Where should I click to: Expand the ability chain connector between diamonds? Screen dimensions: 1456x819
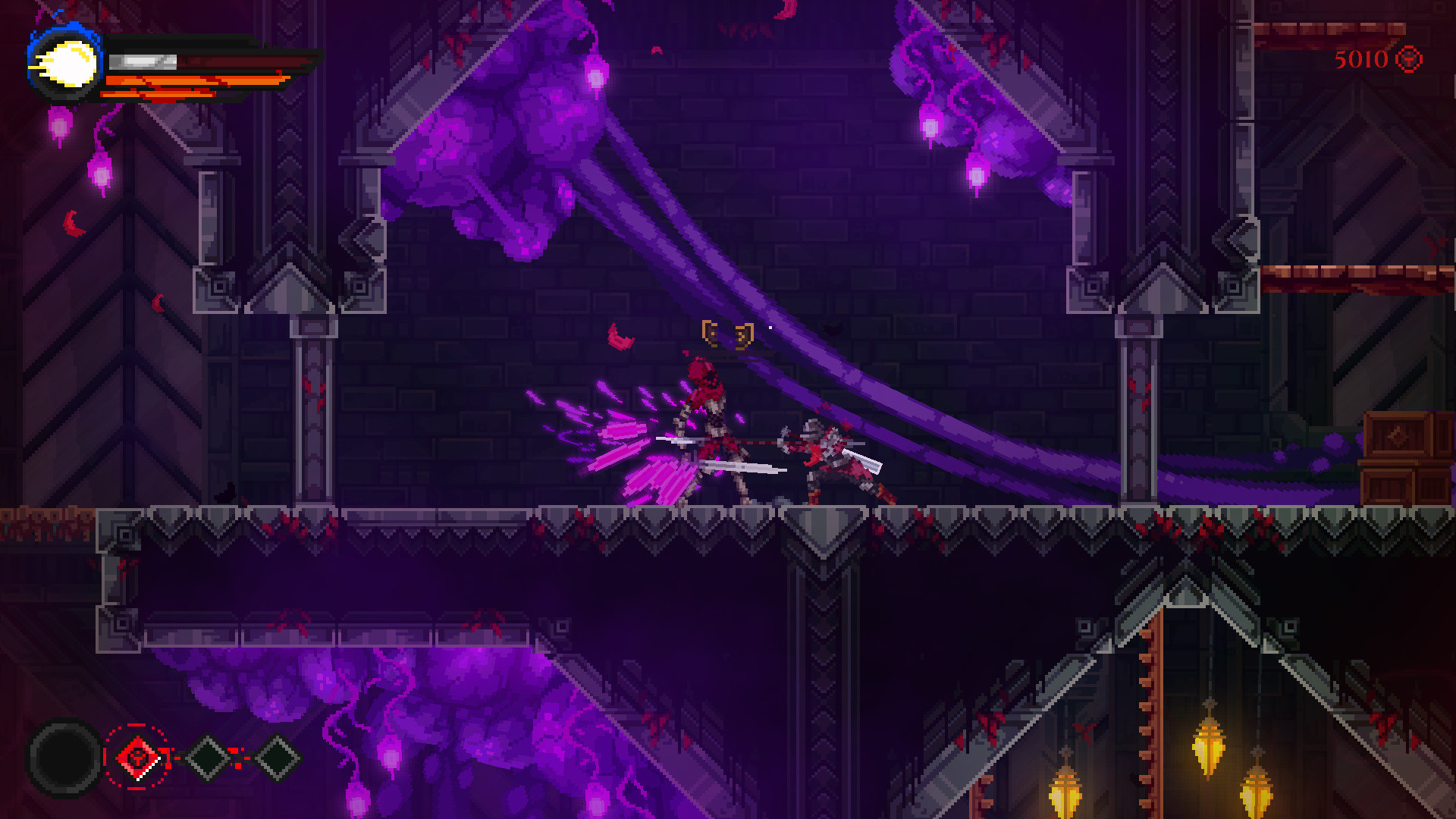tap(240, 758)
